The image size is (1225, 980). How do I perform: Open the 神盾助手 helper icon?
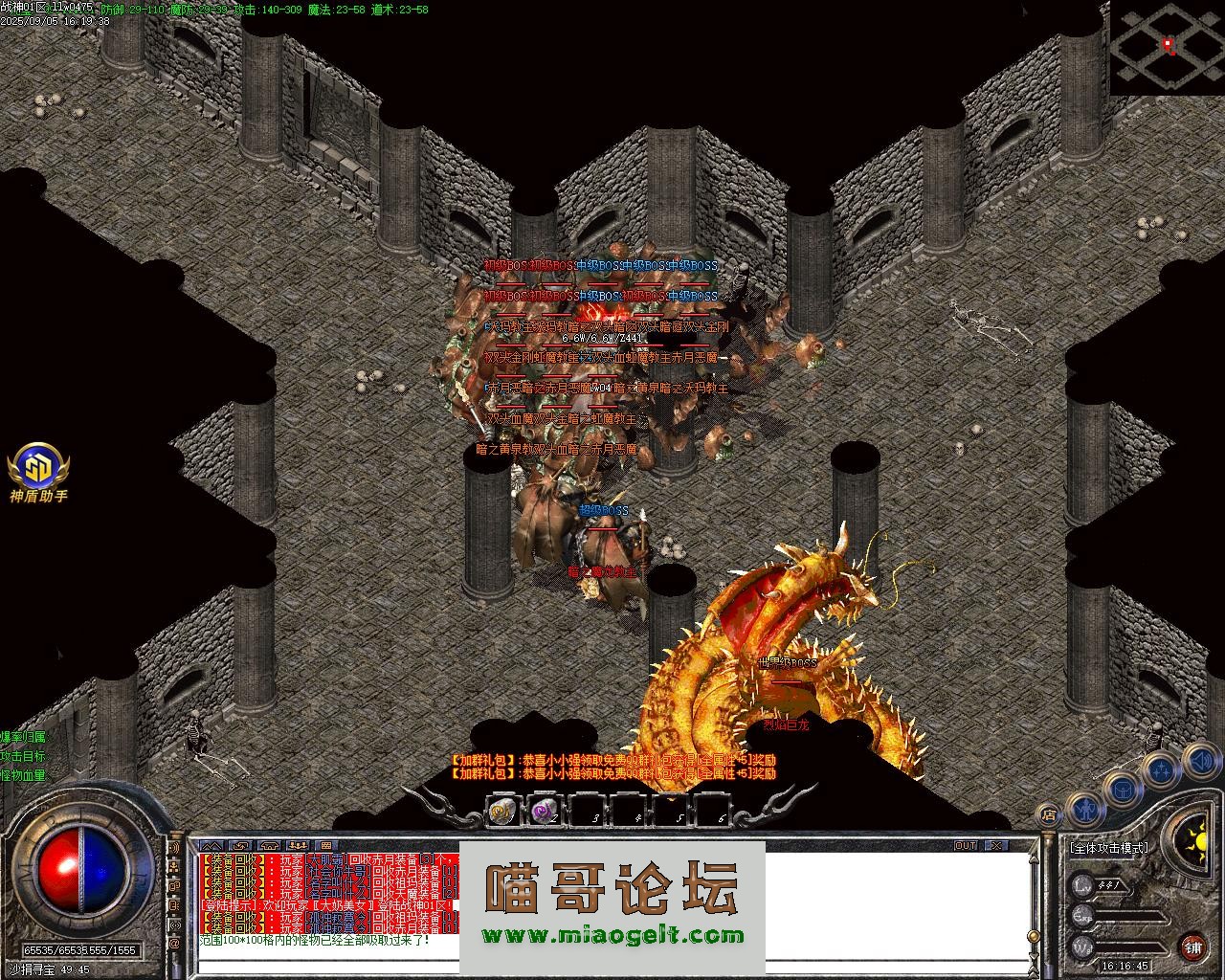pyautogui.click(x=38, y=469)
